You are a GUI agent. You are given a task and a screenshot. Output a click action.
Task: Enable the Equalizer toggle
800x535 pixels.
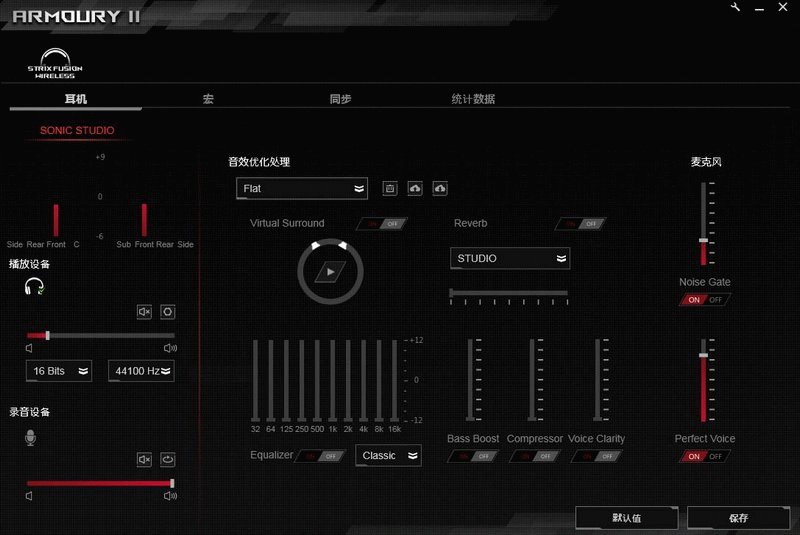321,456
